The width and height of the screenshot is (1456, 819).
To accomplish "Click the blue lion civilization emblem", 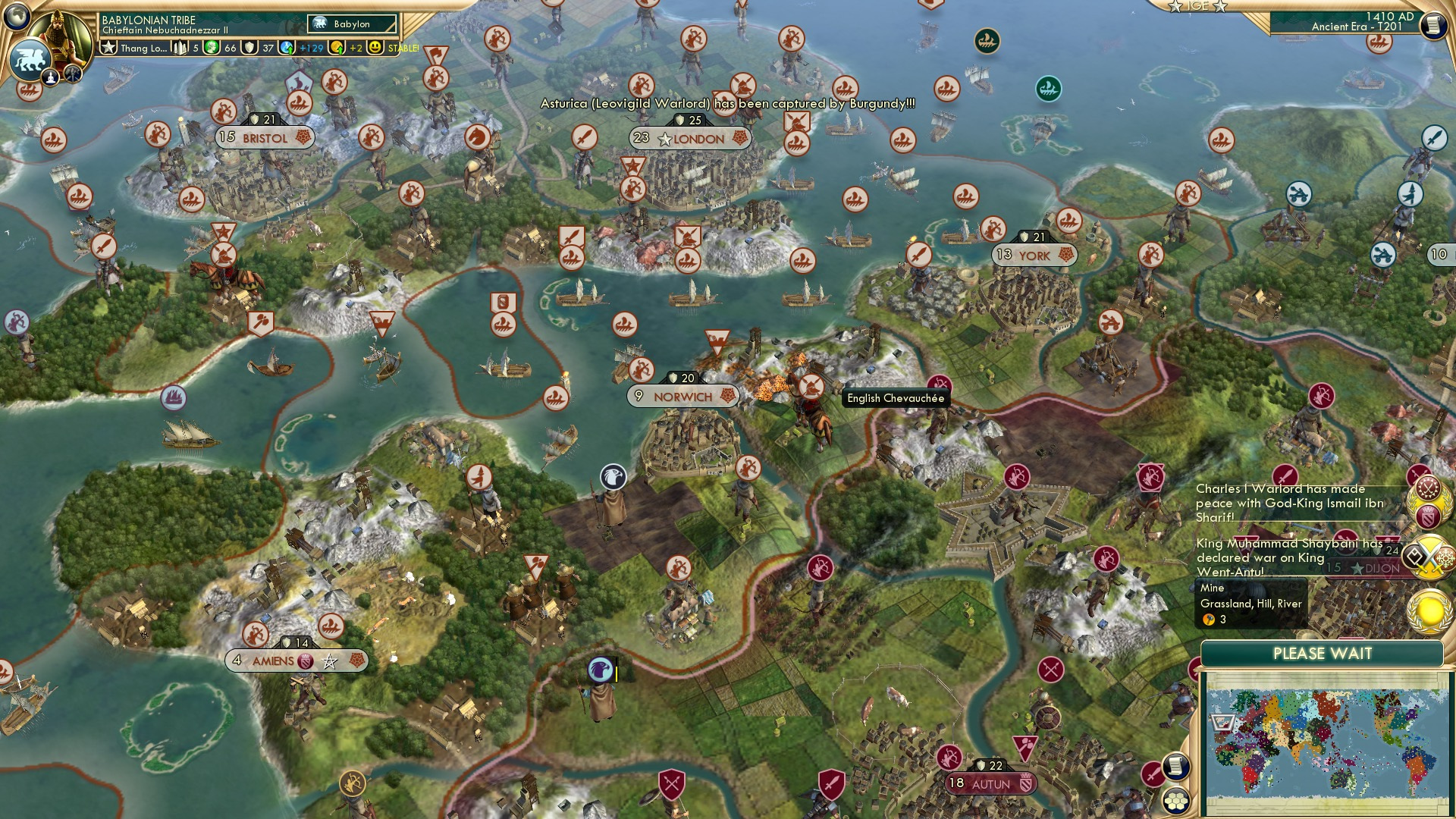I will coord(28,61).
